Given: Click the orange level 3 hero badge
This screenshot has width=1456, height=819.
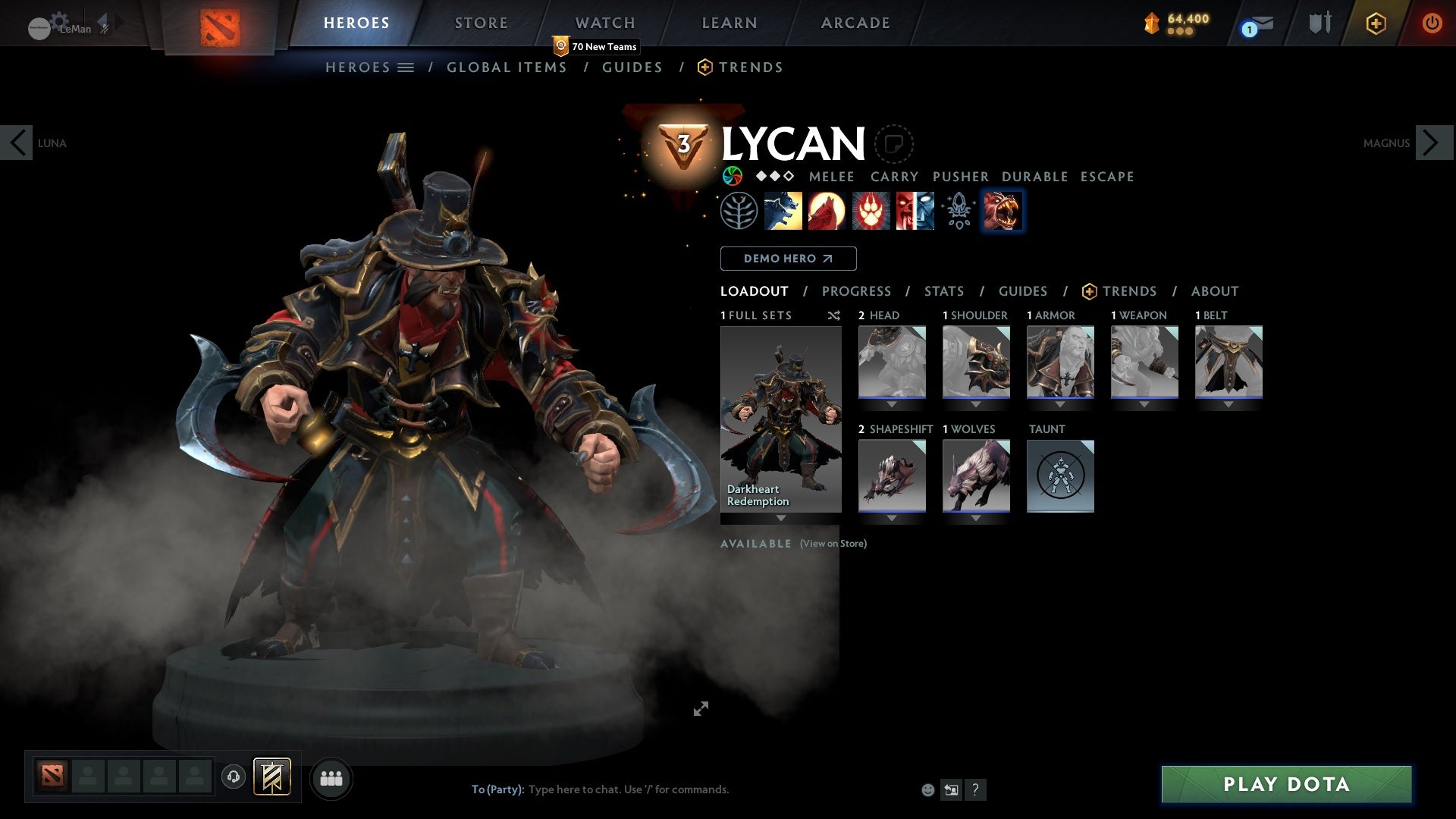Looking at the screenshot, I should click(683, 143).
